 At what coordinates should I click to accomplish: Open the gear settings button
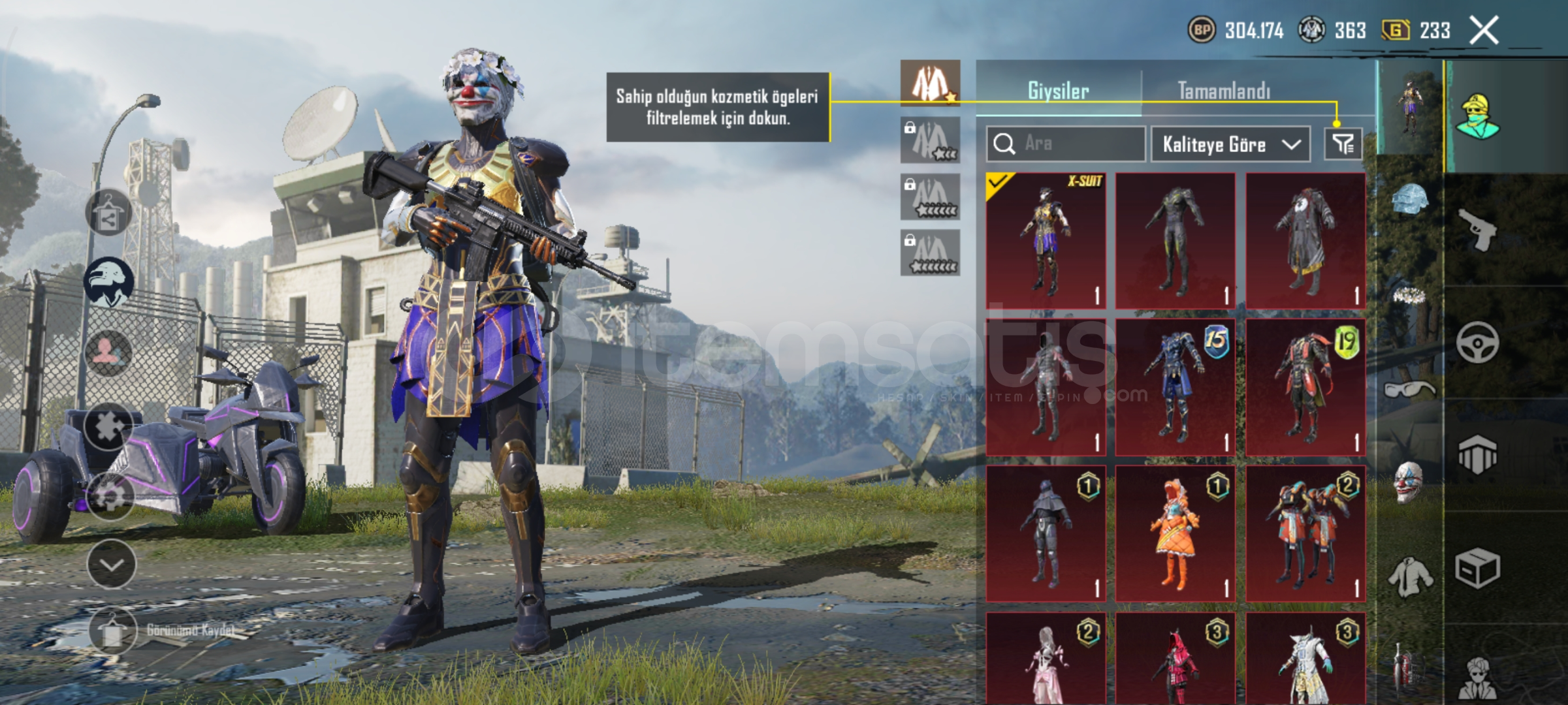coord(110,496)
